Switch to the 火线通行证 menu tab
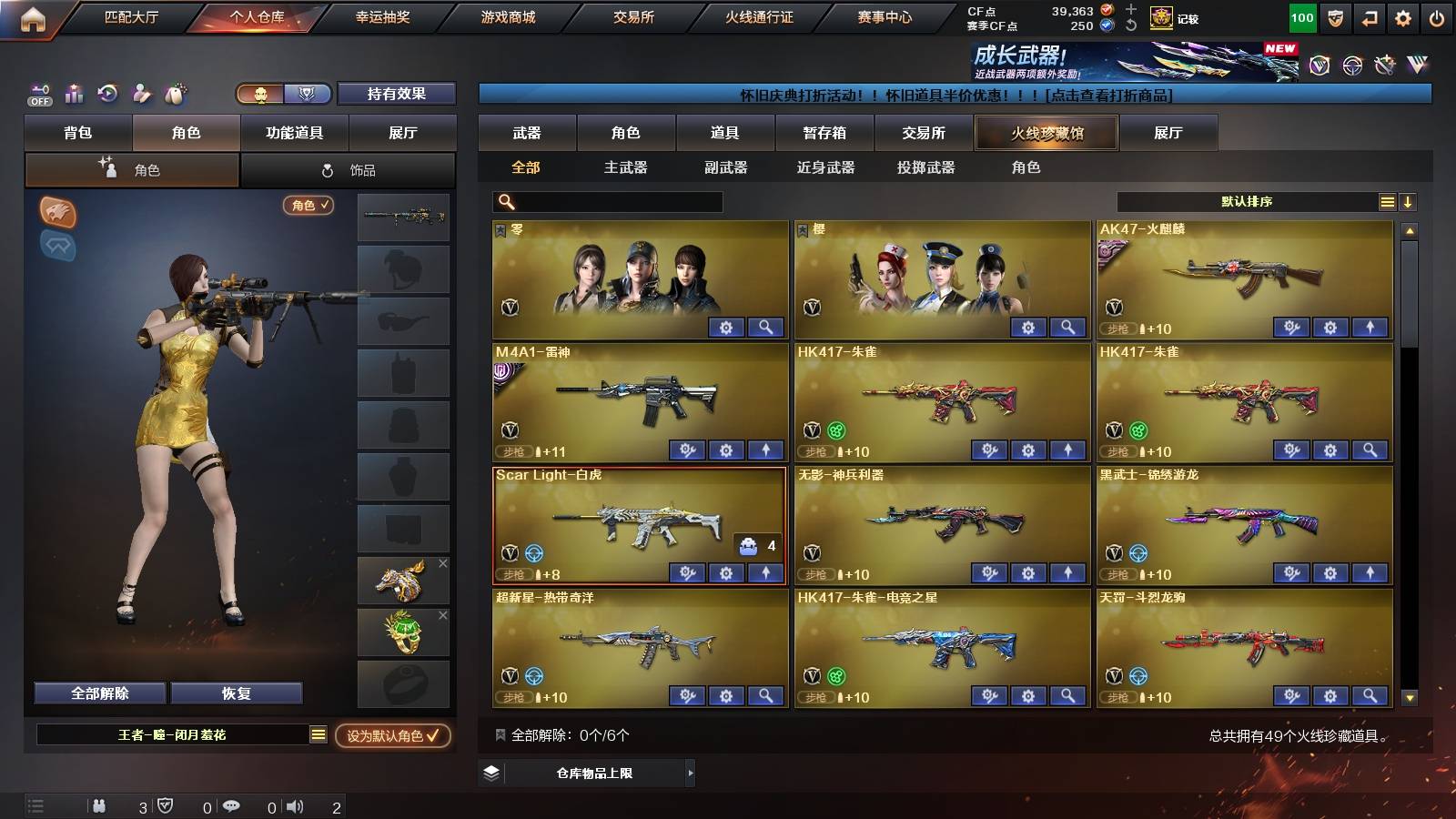The image size is (1456, 819). click(x=758, y=16)
